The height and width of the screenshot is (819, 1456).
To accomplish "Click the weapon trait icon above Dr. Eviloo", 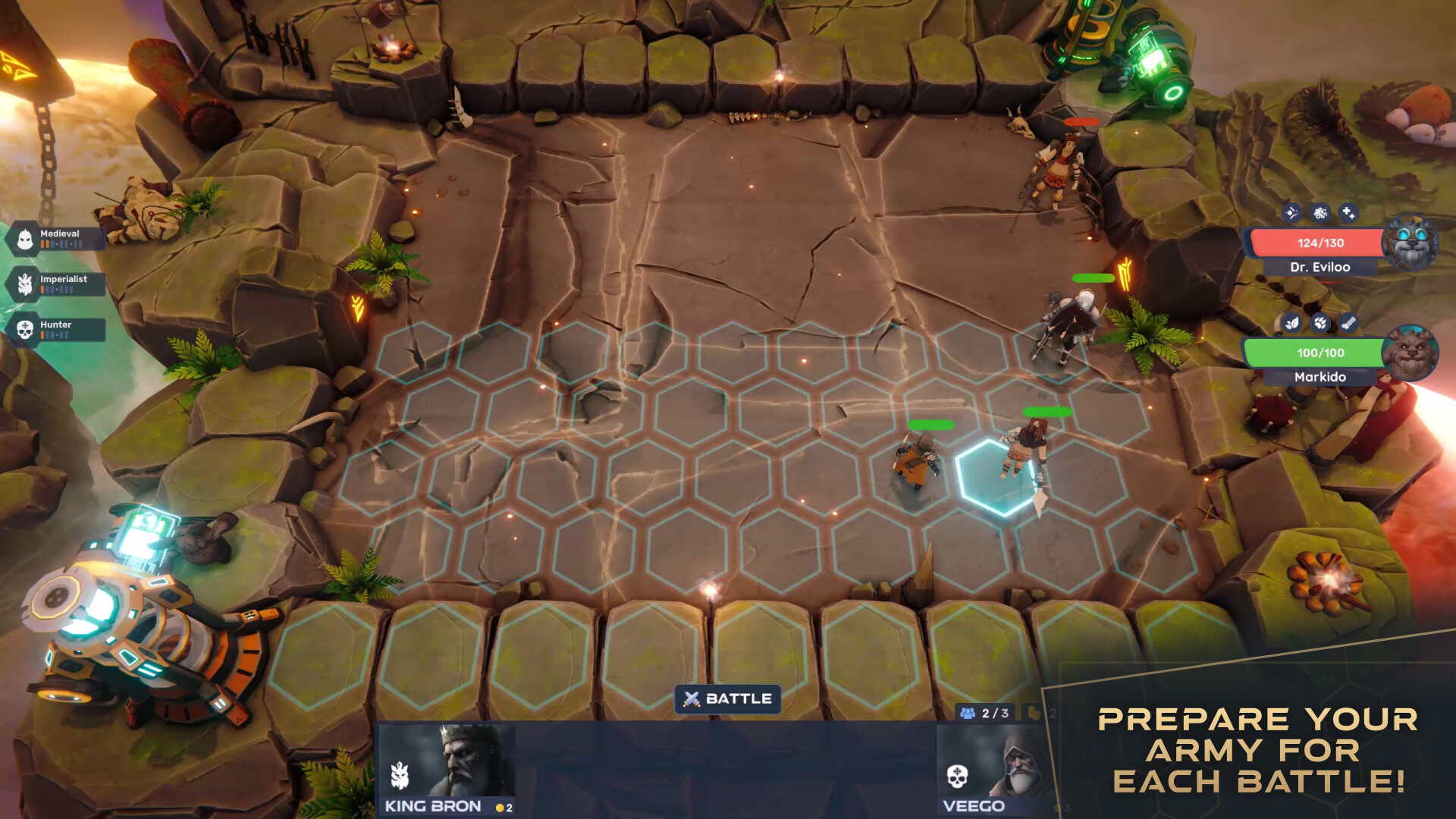I will tap(1291, 212).
